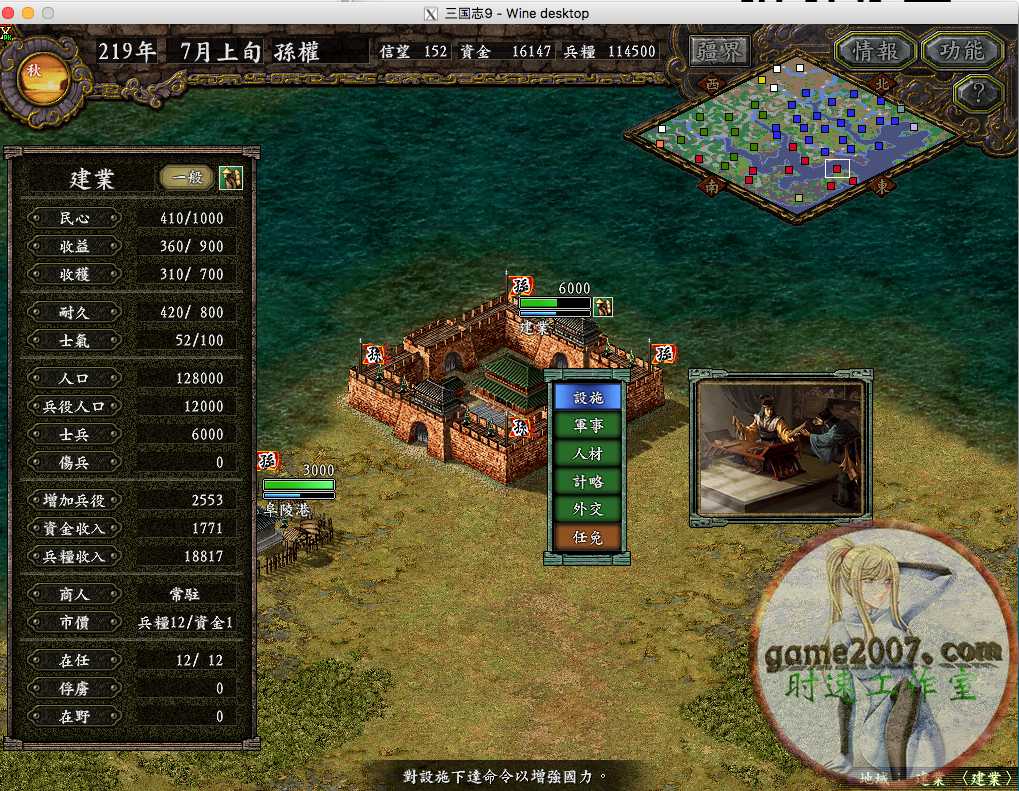Click the autumn season sun emblem

(x=43, y=79)
